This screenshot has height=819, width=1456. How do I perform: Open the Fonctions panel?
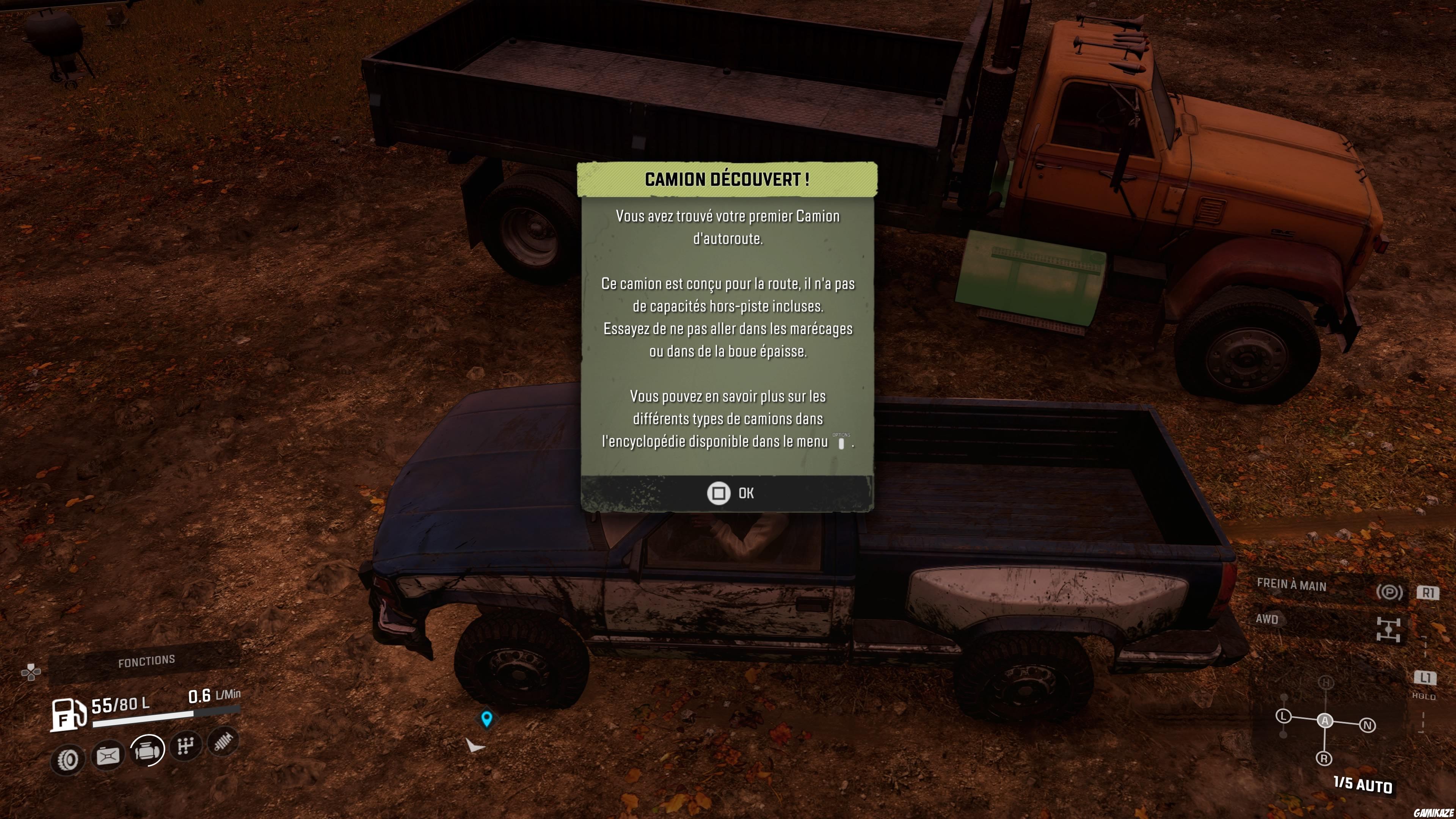click(146, 661)
